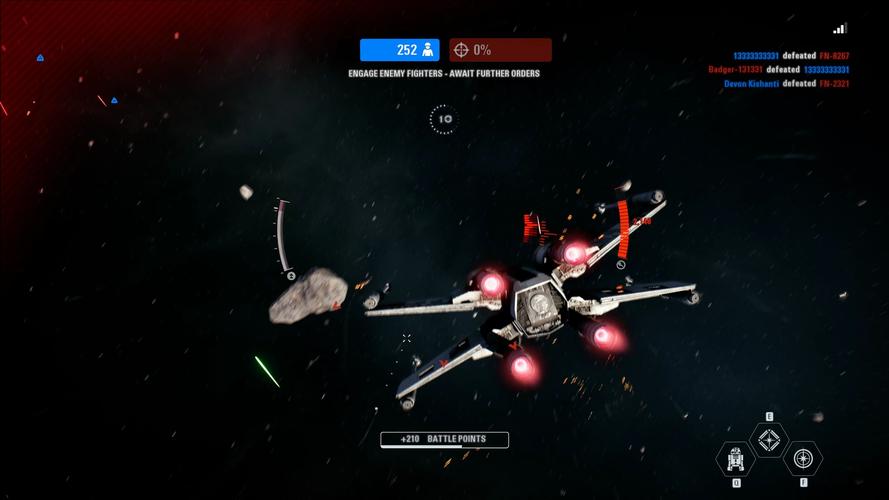Viewport: 889px width, 500px height.
Task: Trigger the diamond-shaped S-foils ability icon
Action: click(x=768, y=440)
